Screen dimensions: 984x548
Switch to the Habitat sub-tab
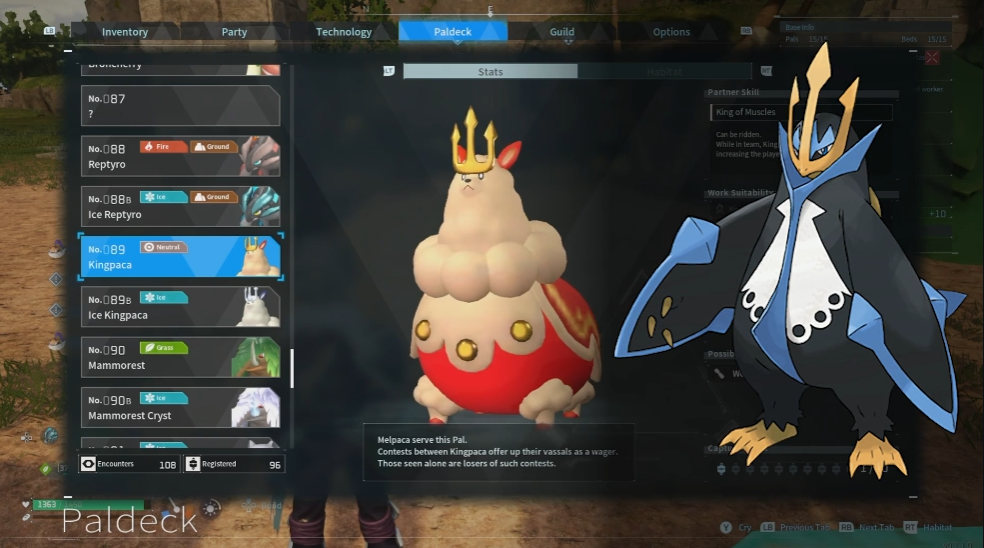664,72
